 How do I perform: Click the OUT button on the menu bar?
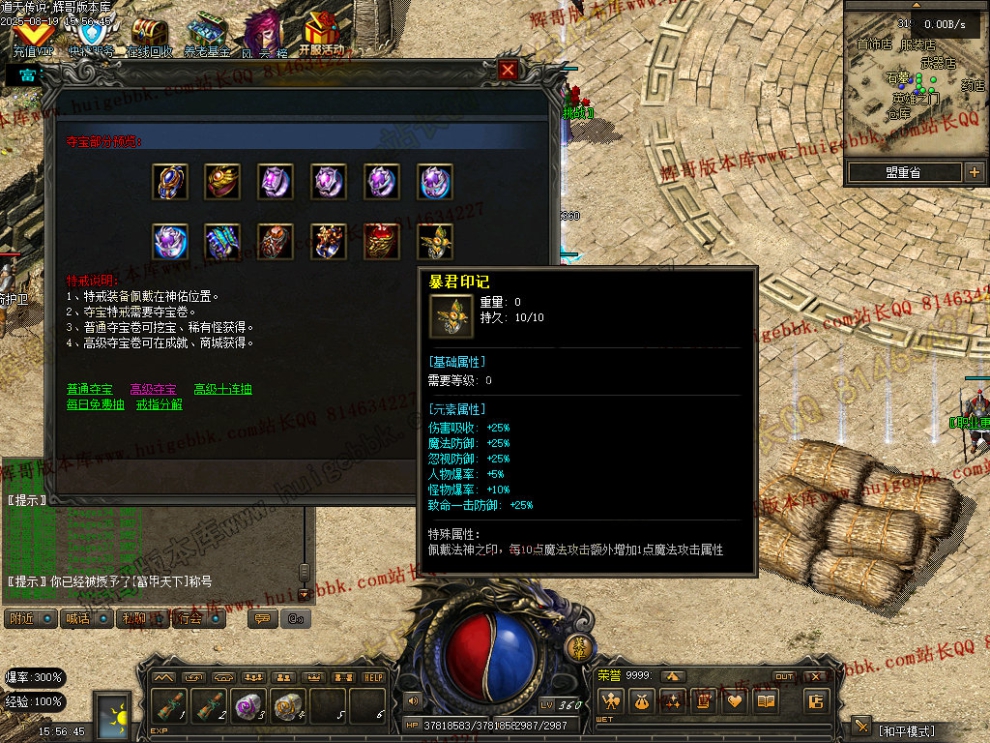pos(785,677)
